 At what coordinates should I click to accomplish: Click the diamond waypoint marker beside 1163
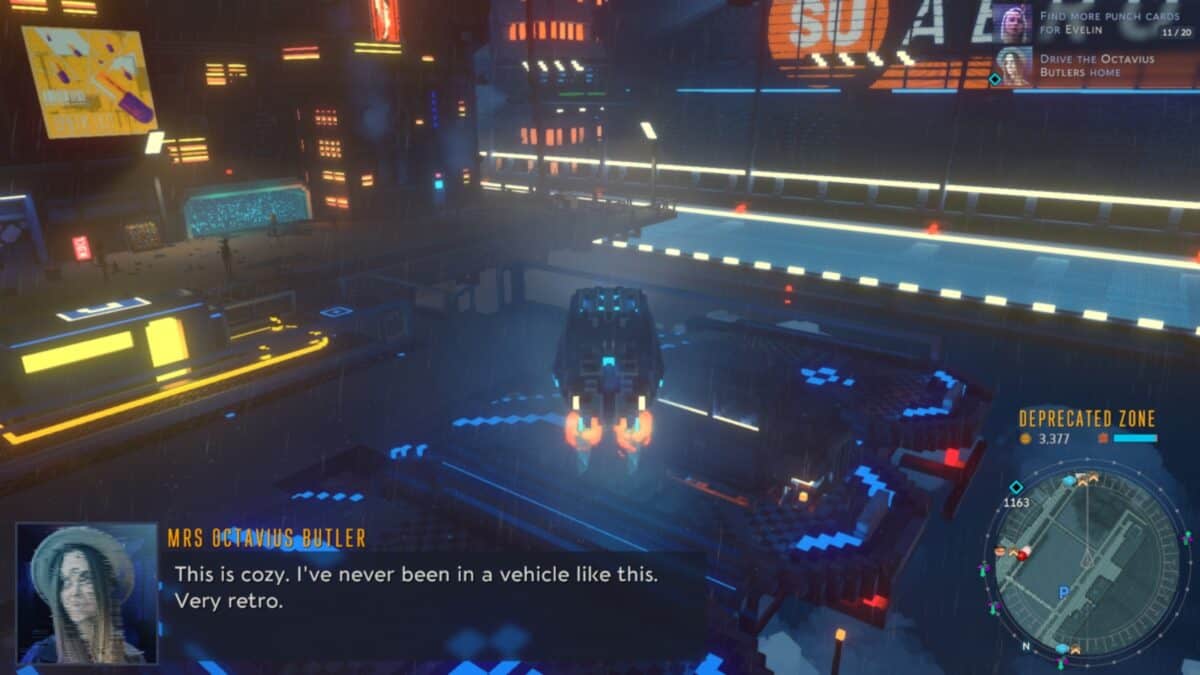1016,487
